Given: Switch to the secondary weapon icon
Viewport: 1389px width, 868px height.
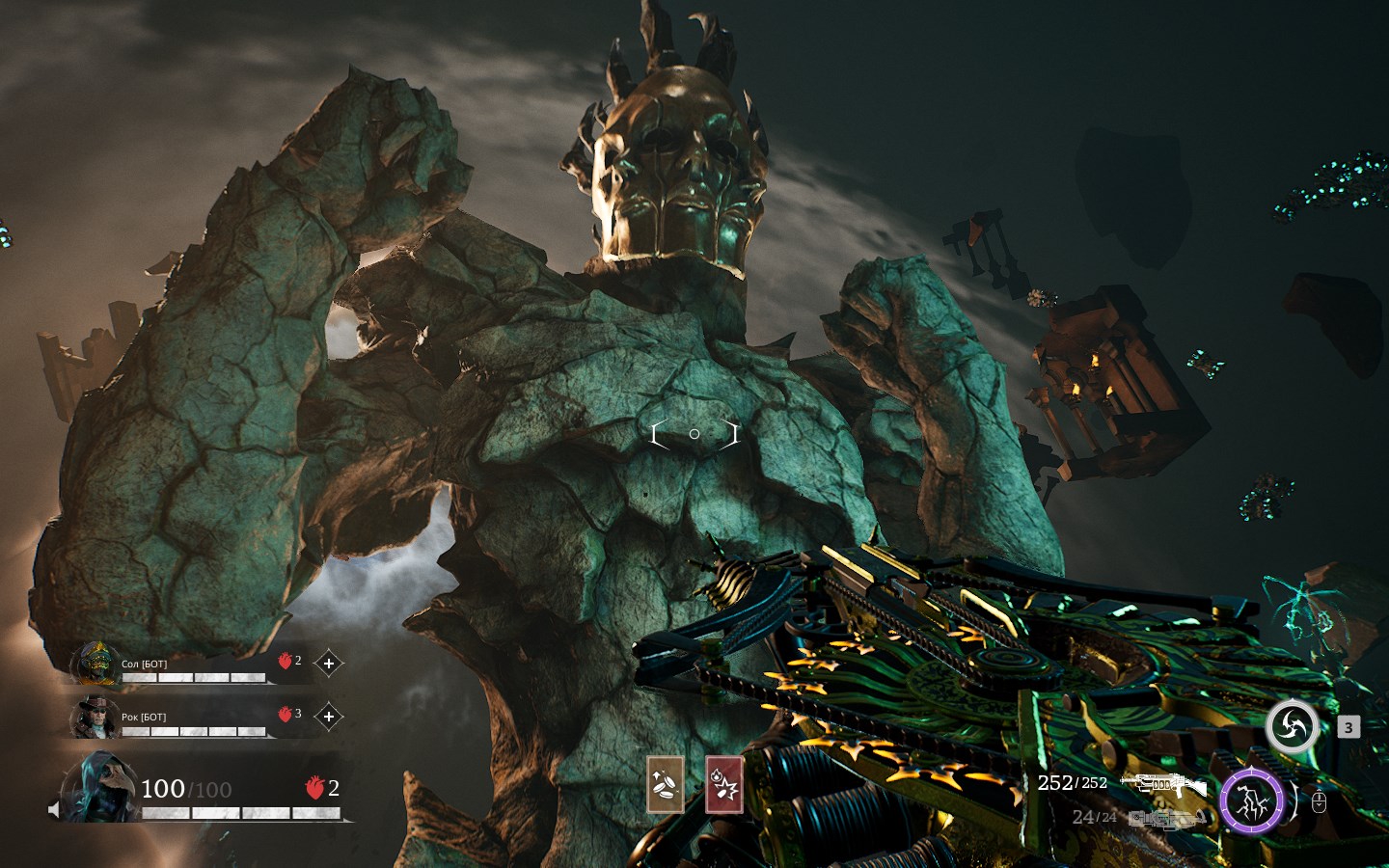Looking at the screenshot, I should 1167,819.
